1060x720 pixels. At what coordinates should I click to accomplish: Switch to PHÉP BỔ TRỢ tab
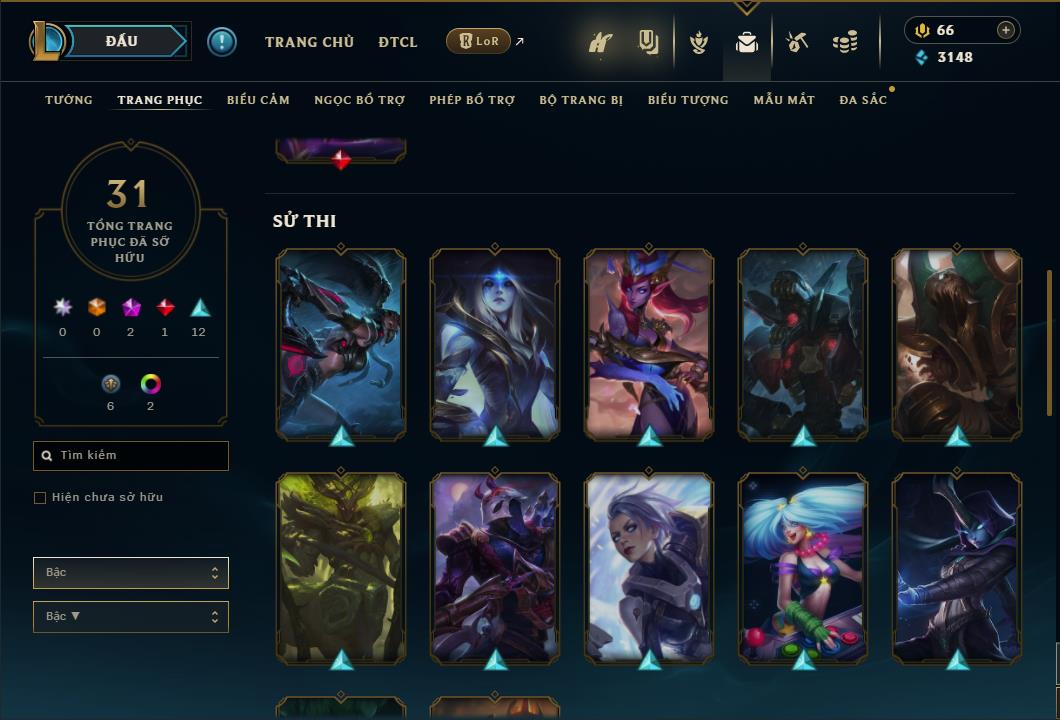pyautogui.click(x=472, y=100)
